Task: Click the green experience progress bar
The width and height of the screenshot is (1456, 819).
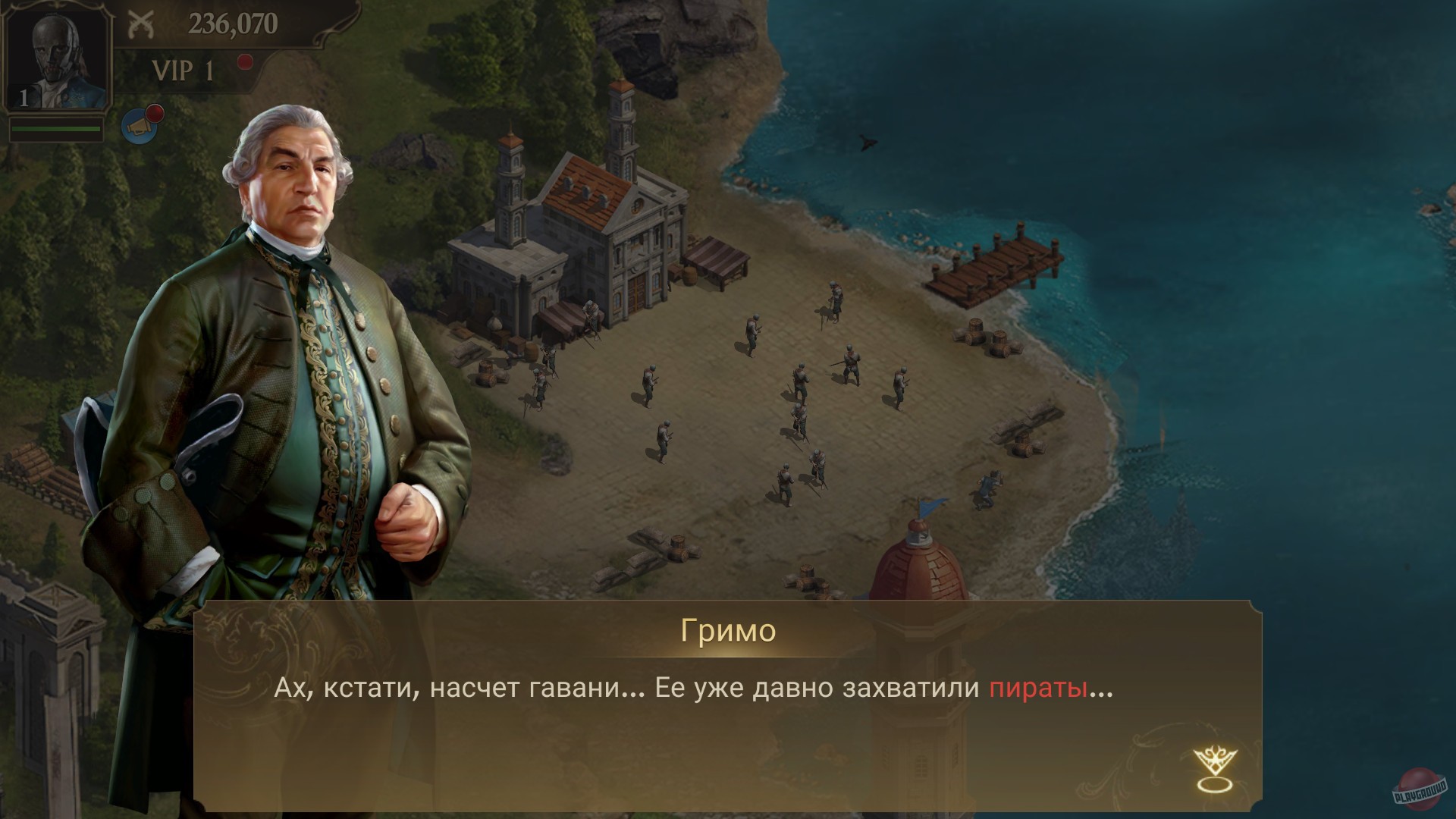Action: coord(57,128)
